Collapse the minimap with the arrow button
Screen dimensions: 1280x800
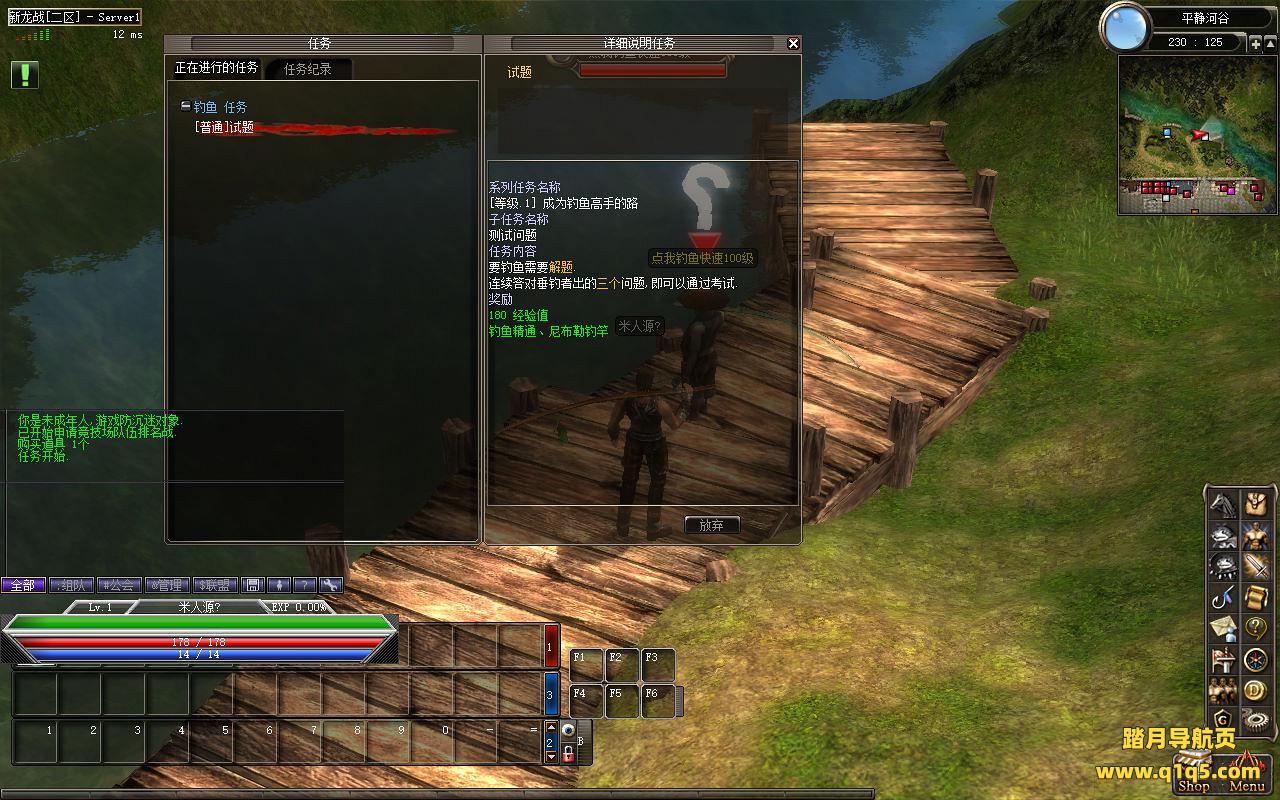(x=1270, y=43)
